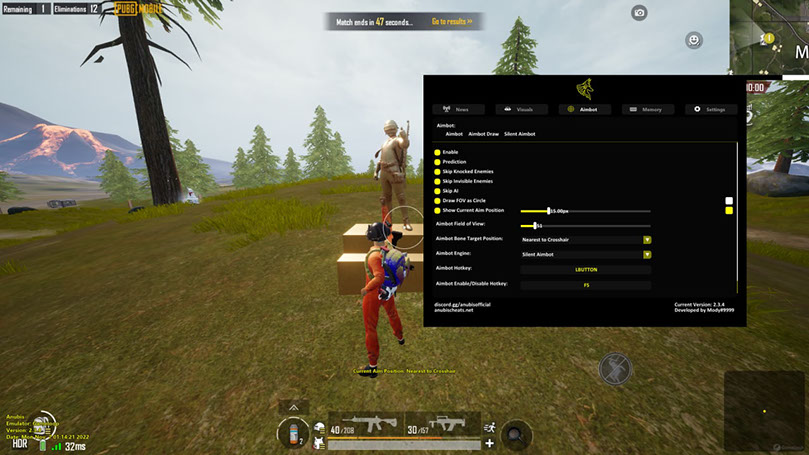Activate the round scope button
This screenshot has width=809, height=455.
click(x=517, y=434)
